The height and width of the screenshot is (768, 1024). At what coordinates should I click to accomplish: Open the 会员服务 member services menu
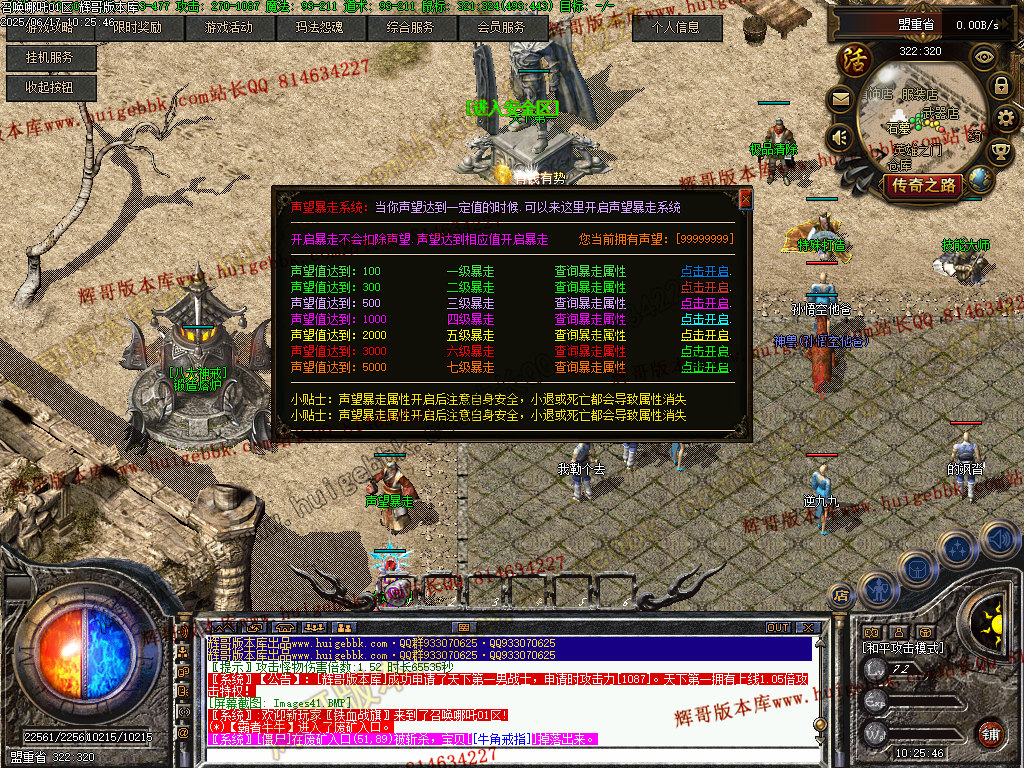[501, 28]
